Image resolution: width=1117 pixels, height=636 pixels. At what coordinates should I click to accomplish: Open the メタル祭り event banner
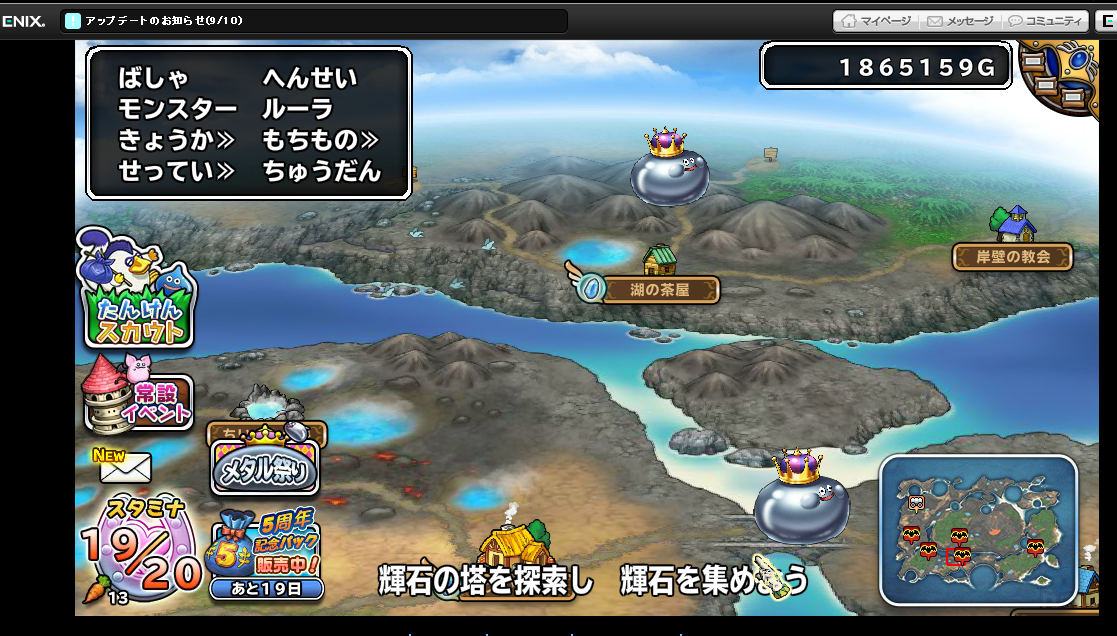(x=265, y=466)
